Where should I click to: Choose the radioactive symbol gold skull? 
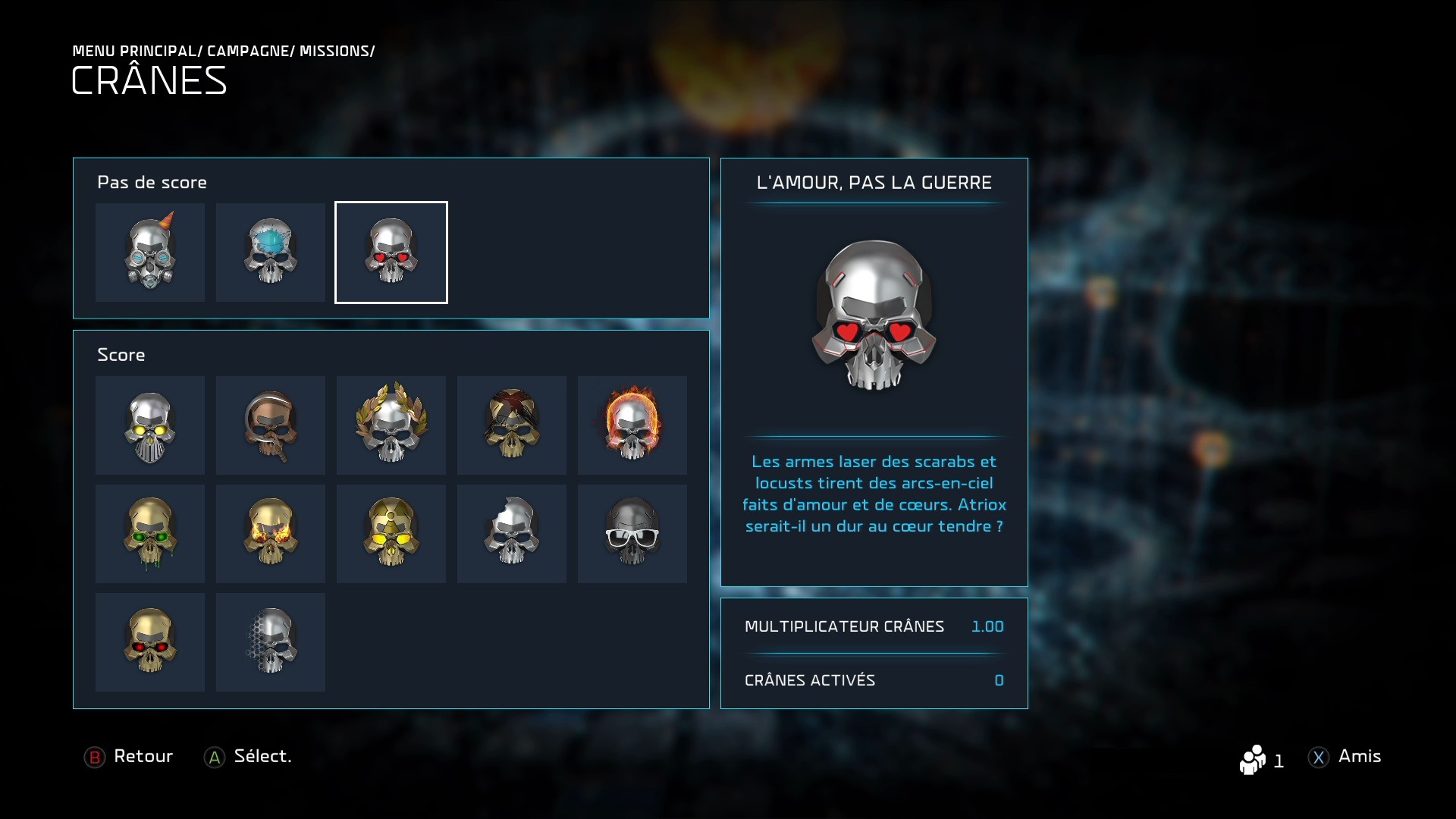click(391, 534)
